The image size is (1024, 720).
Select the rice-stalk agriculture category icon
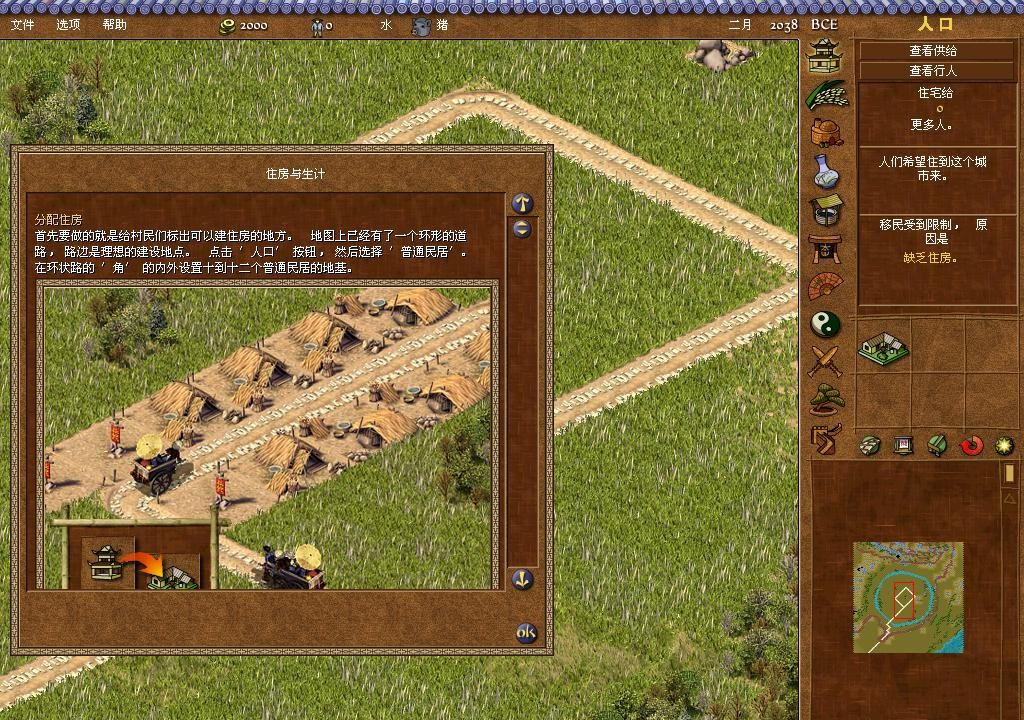tap(828, 94)
